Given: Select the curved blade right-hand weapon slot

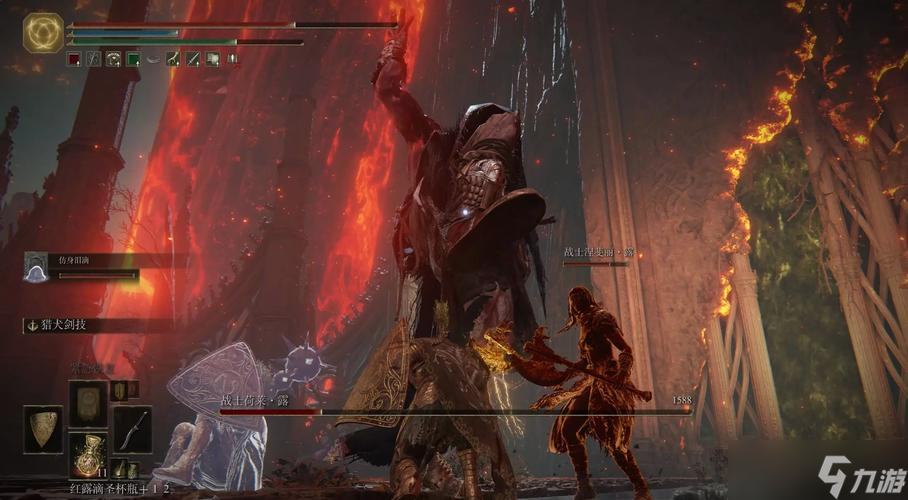Looking at the screenshot, I should click(132, 428).
